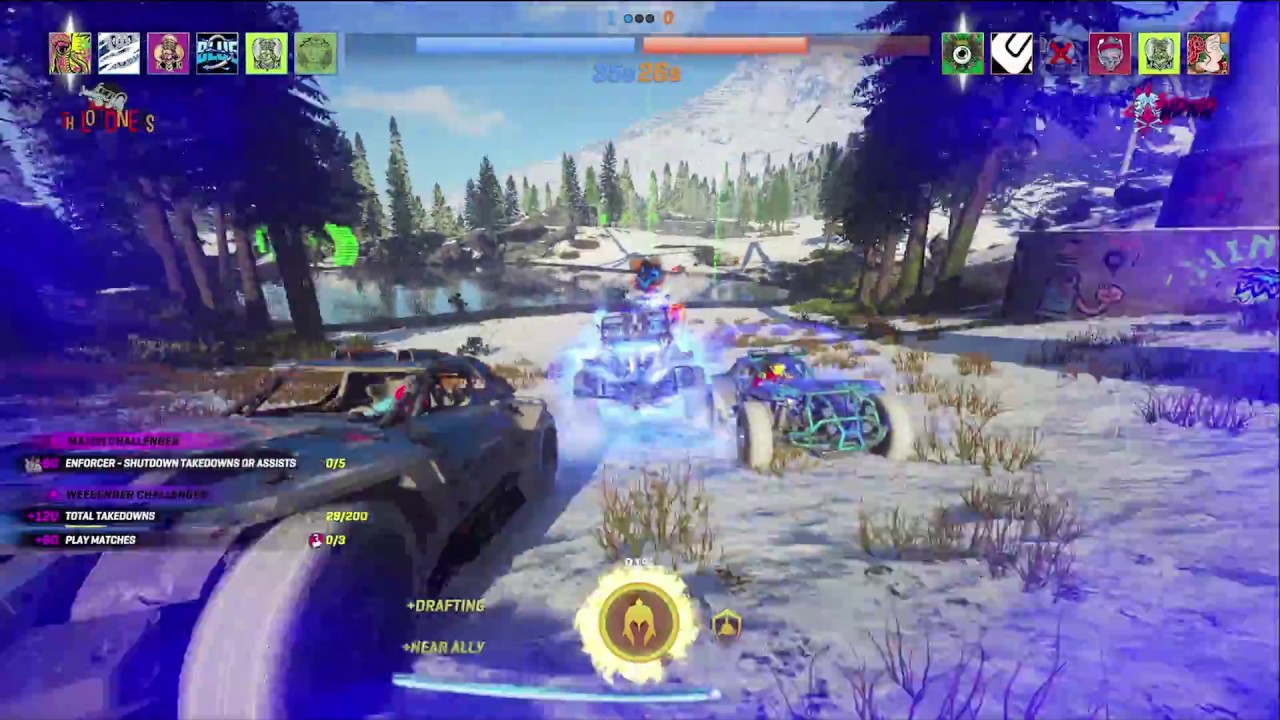Activate the glowing helmet Rush ability icon

[639, 621]
